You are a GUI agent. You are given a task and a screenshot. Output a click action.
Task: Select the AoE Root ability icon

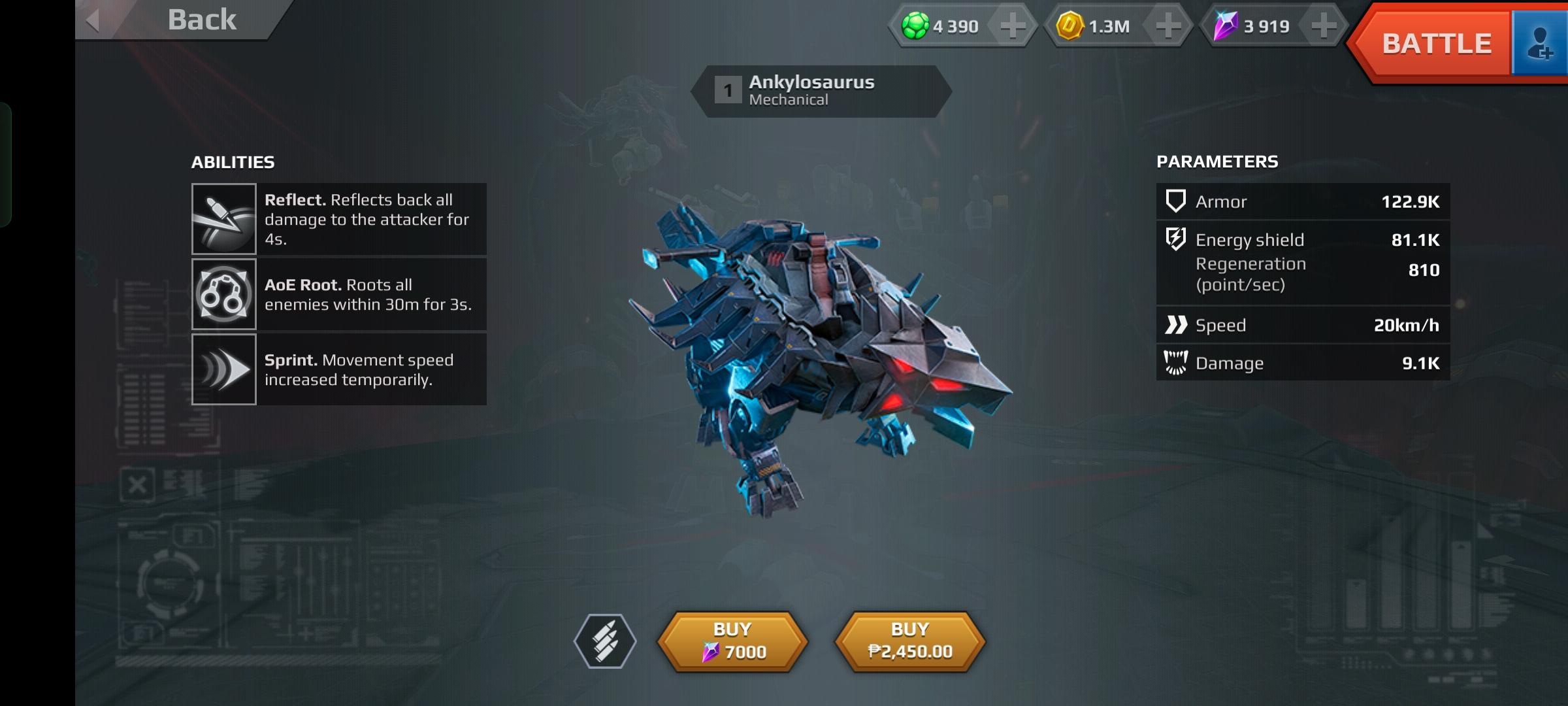[224, 294]
